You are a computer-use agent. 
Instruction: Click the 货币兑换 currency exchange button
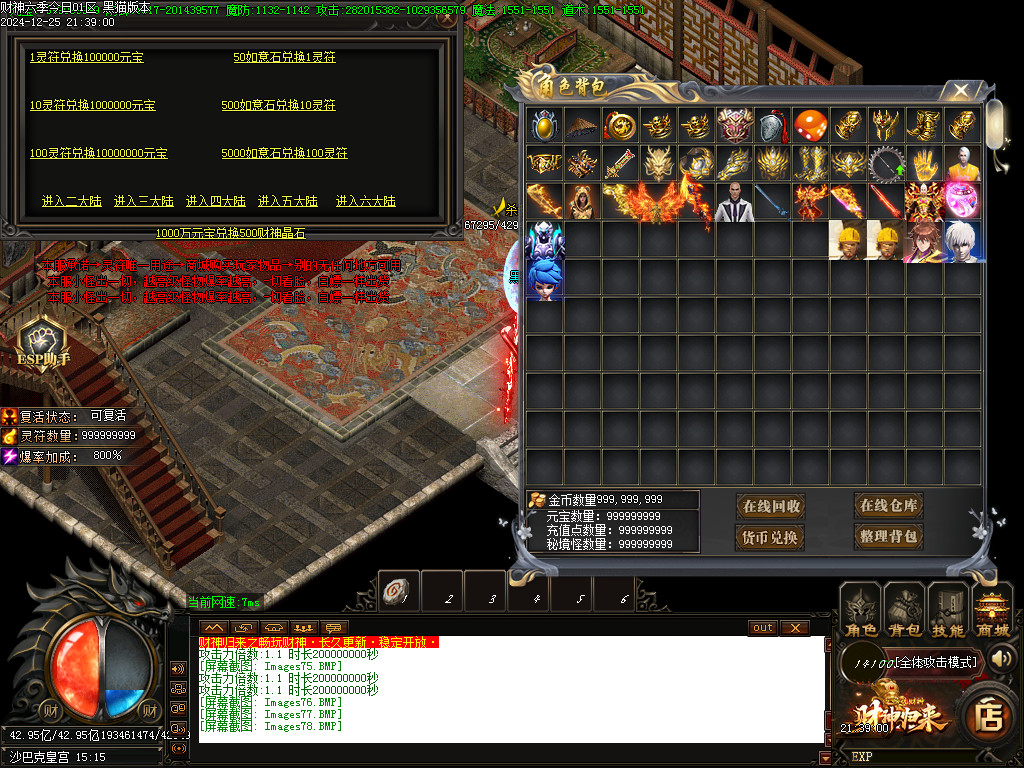point(771,537)
